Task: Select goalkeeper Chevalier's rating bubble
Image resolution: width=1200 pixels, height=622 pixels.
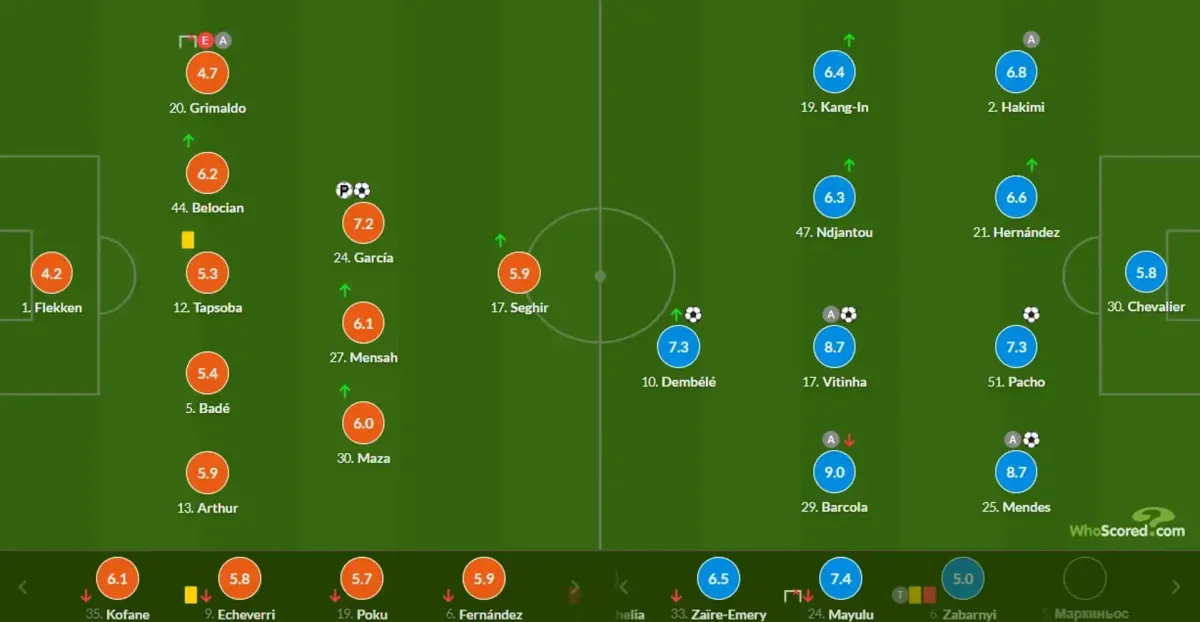Action: (x=1146, y=273)
